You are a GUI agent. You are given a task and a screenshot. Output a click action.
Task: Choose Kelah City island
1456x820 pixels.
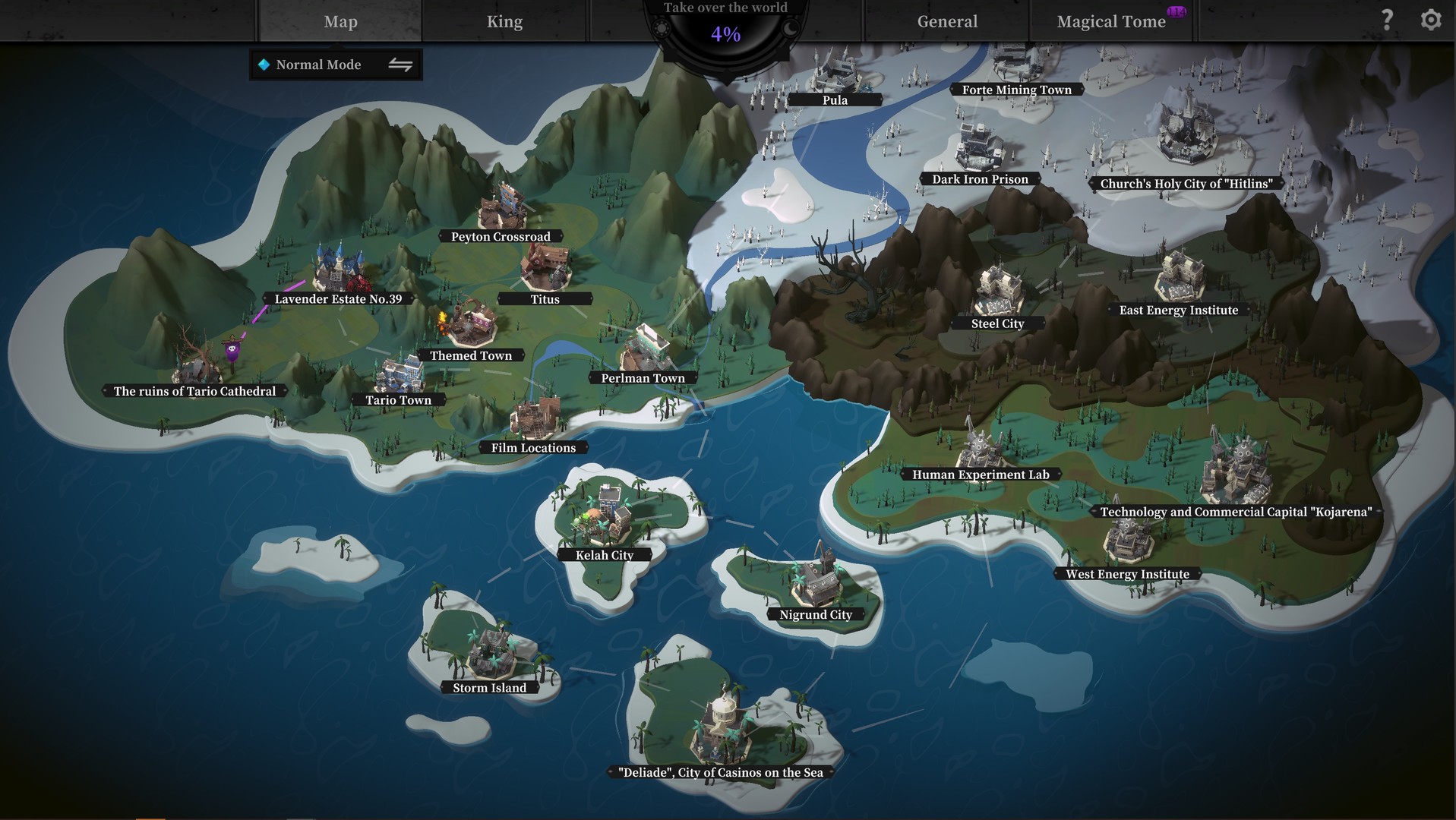click(x=605, y=554)
